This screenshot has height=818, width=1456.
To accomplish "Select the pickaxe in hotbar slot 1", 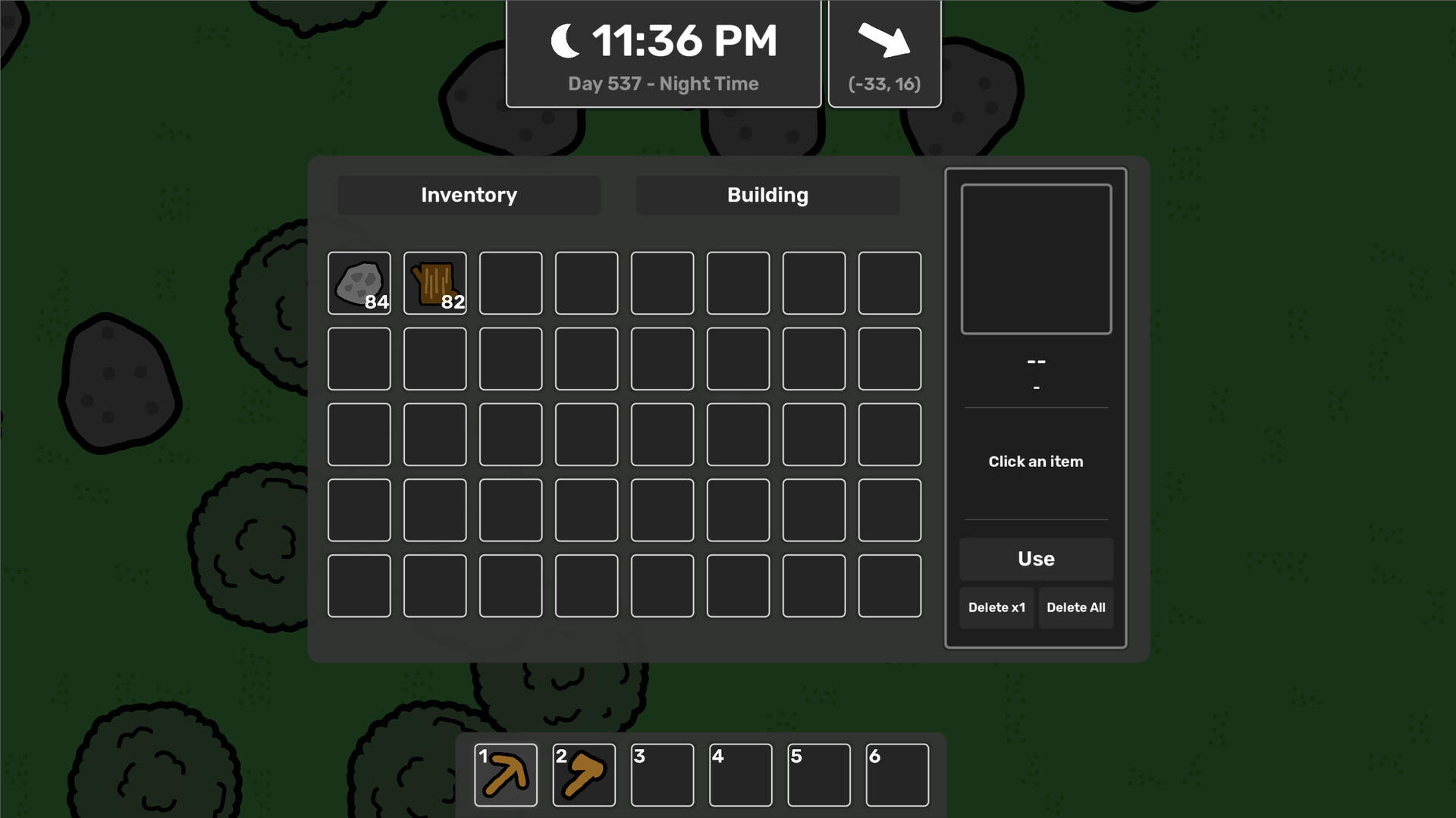I will [x=506, y=774].
